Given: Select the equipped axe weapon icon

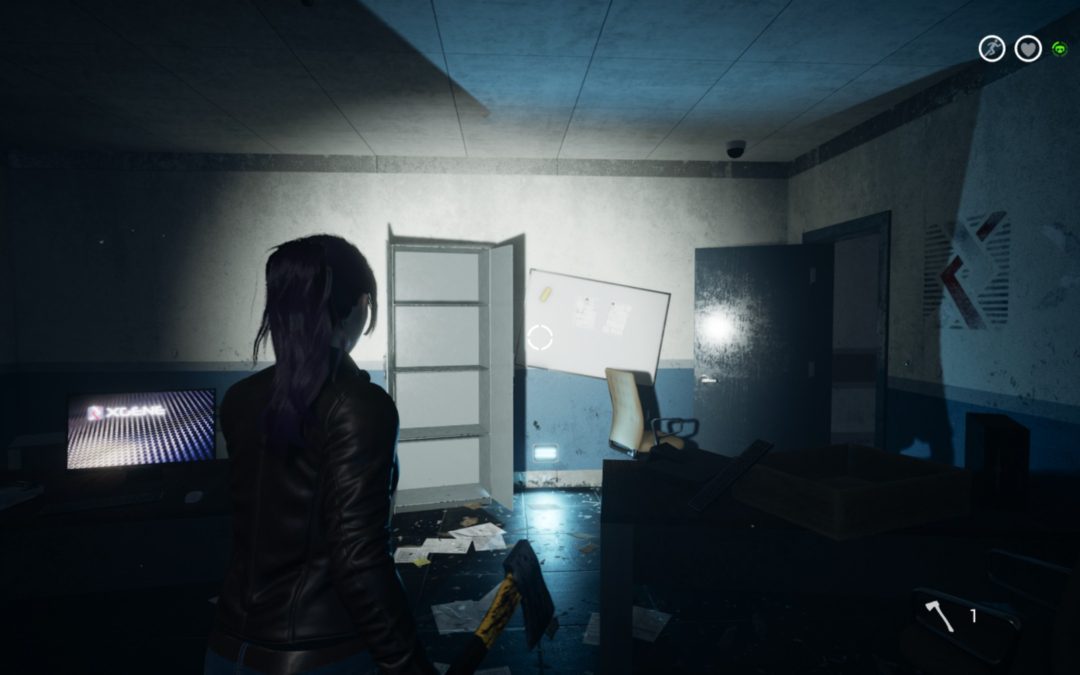Looking at the screenshot, I should [x=940, y=617].
